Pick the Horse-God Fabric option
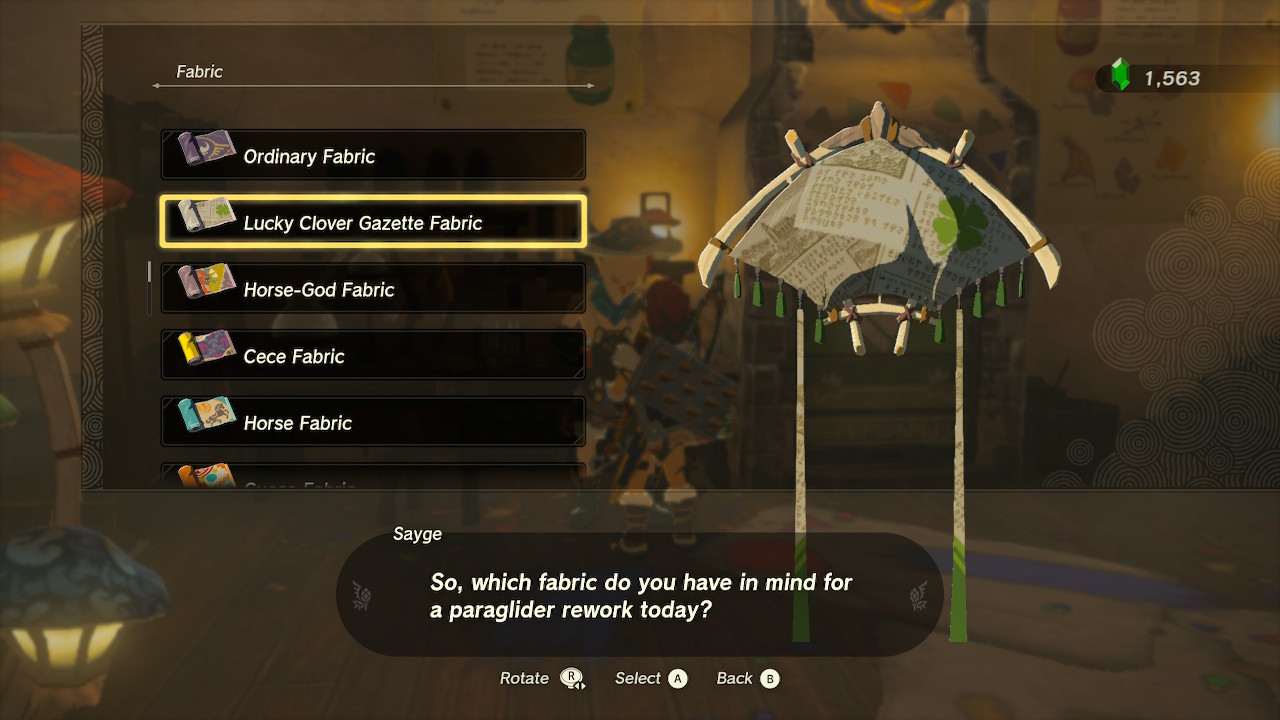The height and width of the screenshot is (720, 1280). pos(373,288)
